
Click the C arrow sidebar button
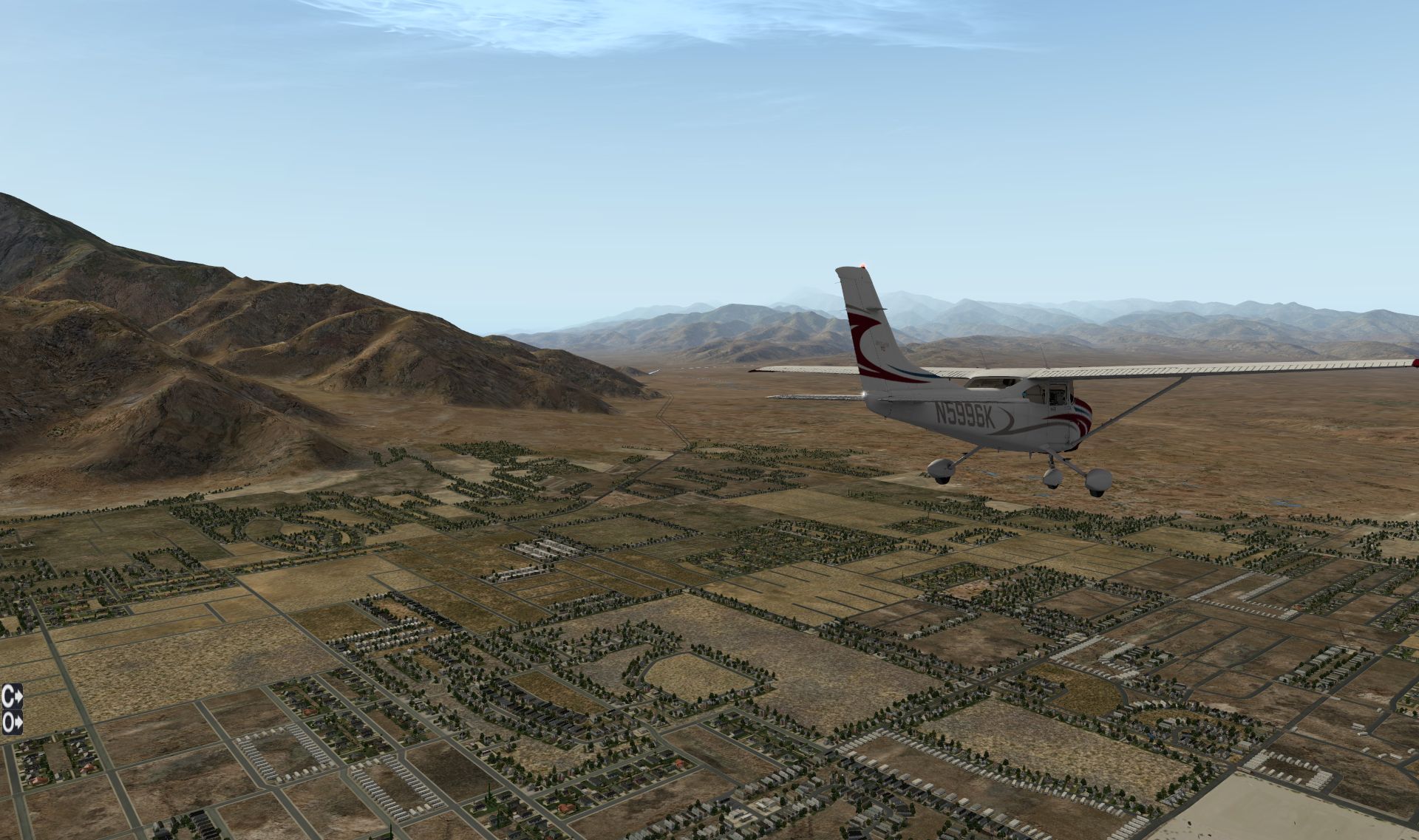pos(12,696)
